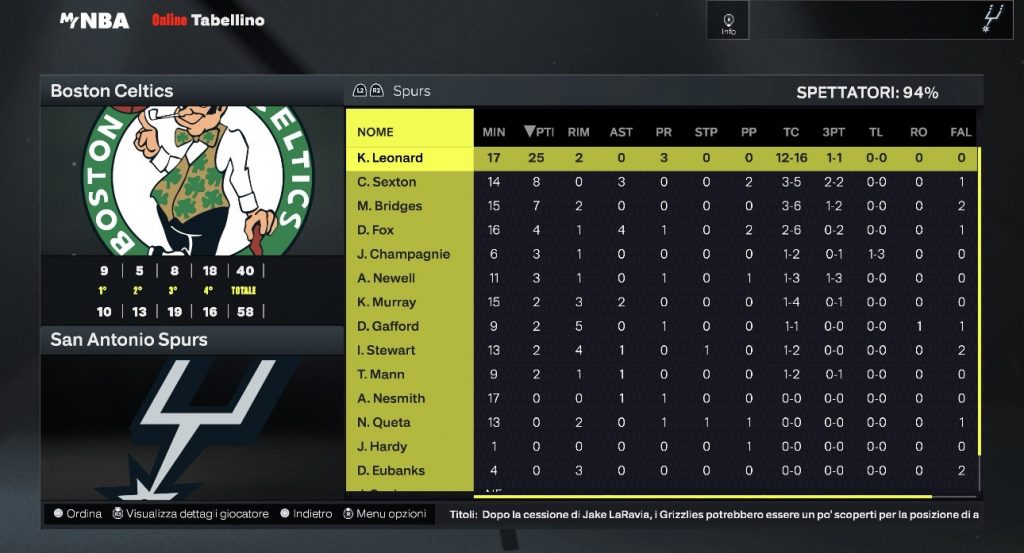
Task: Click the FAL fouls column header
Action: (961, 132)
